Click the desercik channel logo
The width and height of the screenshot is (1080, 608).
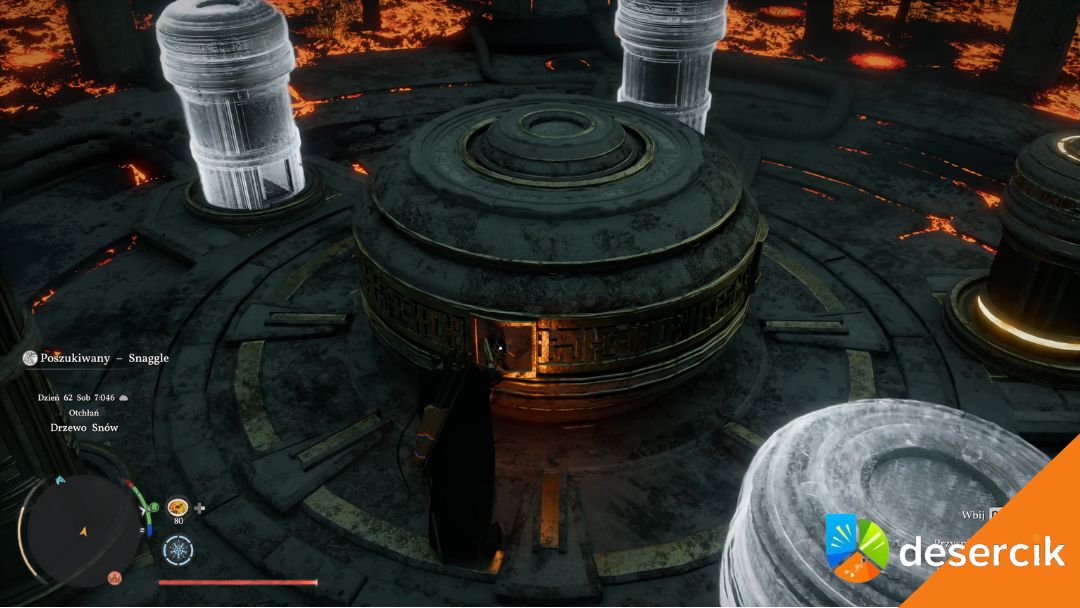click(856, 547)
